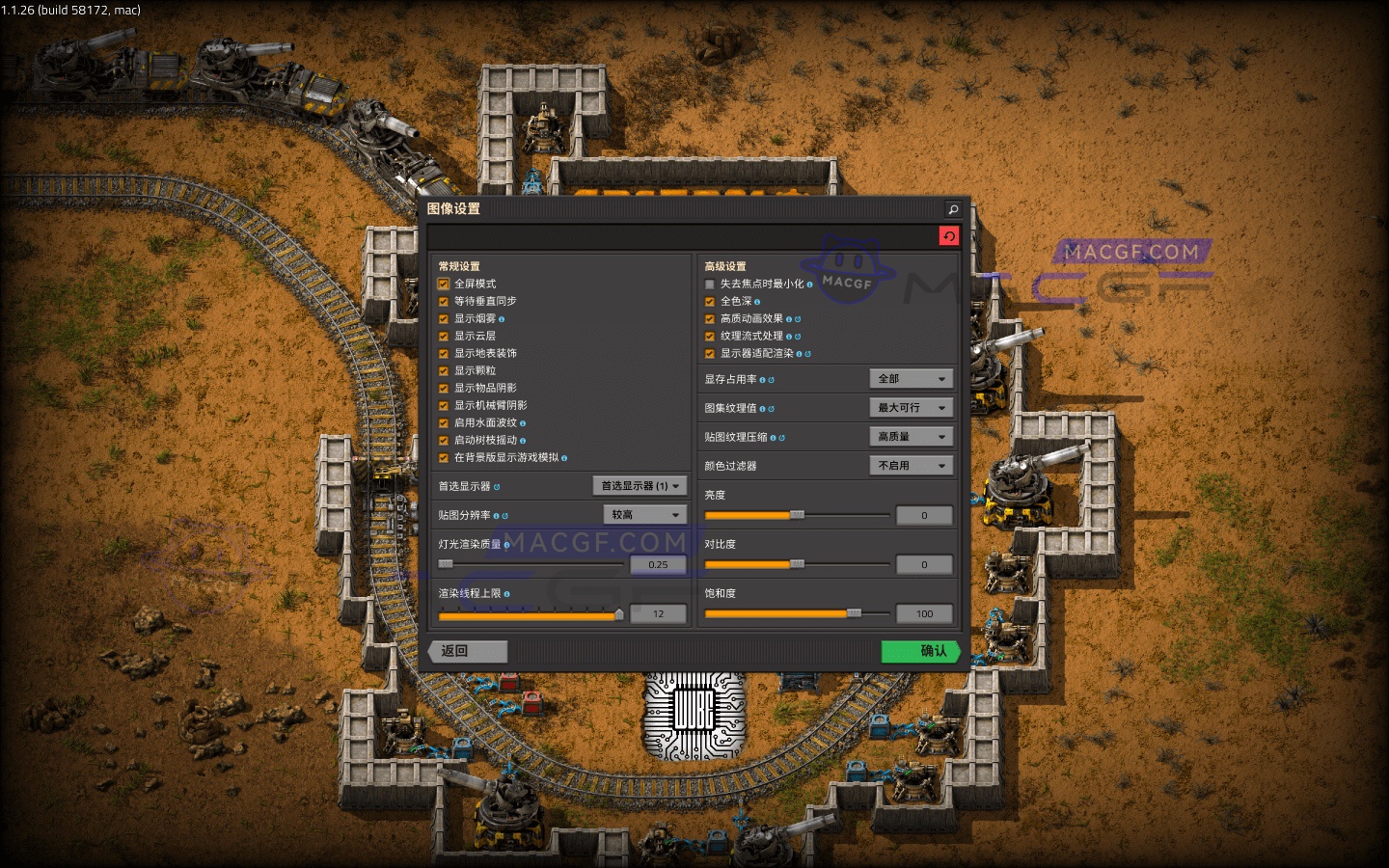1389x868 pixels.
Task: Click the 饱和度 slider handle
Action: [x=855, y=613]
